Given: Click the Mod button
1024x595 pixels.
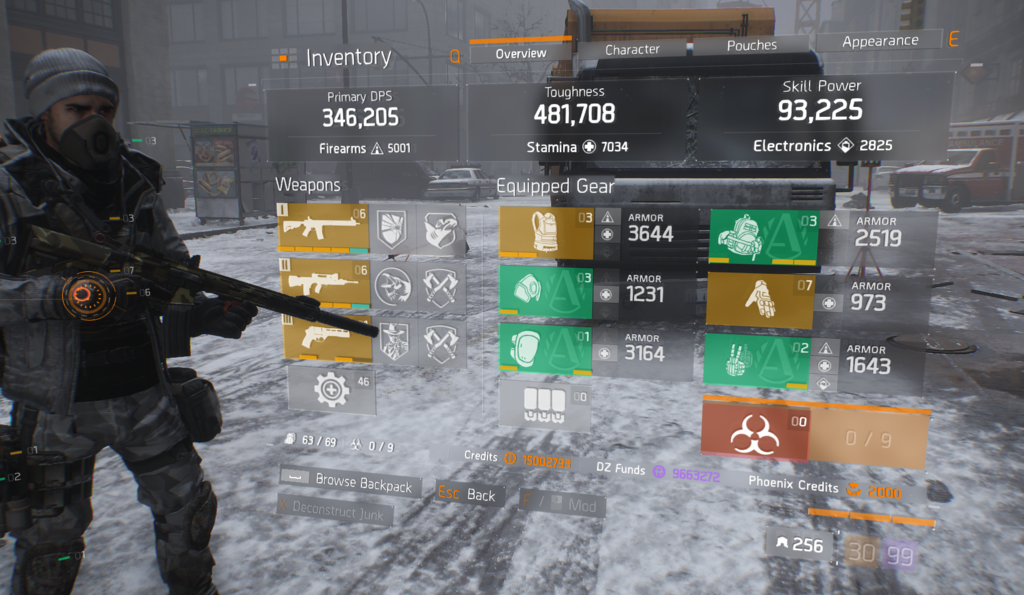Looking at the screenshot, I should pos(563,505).
